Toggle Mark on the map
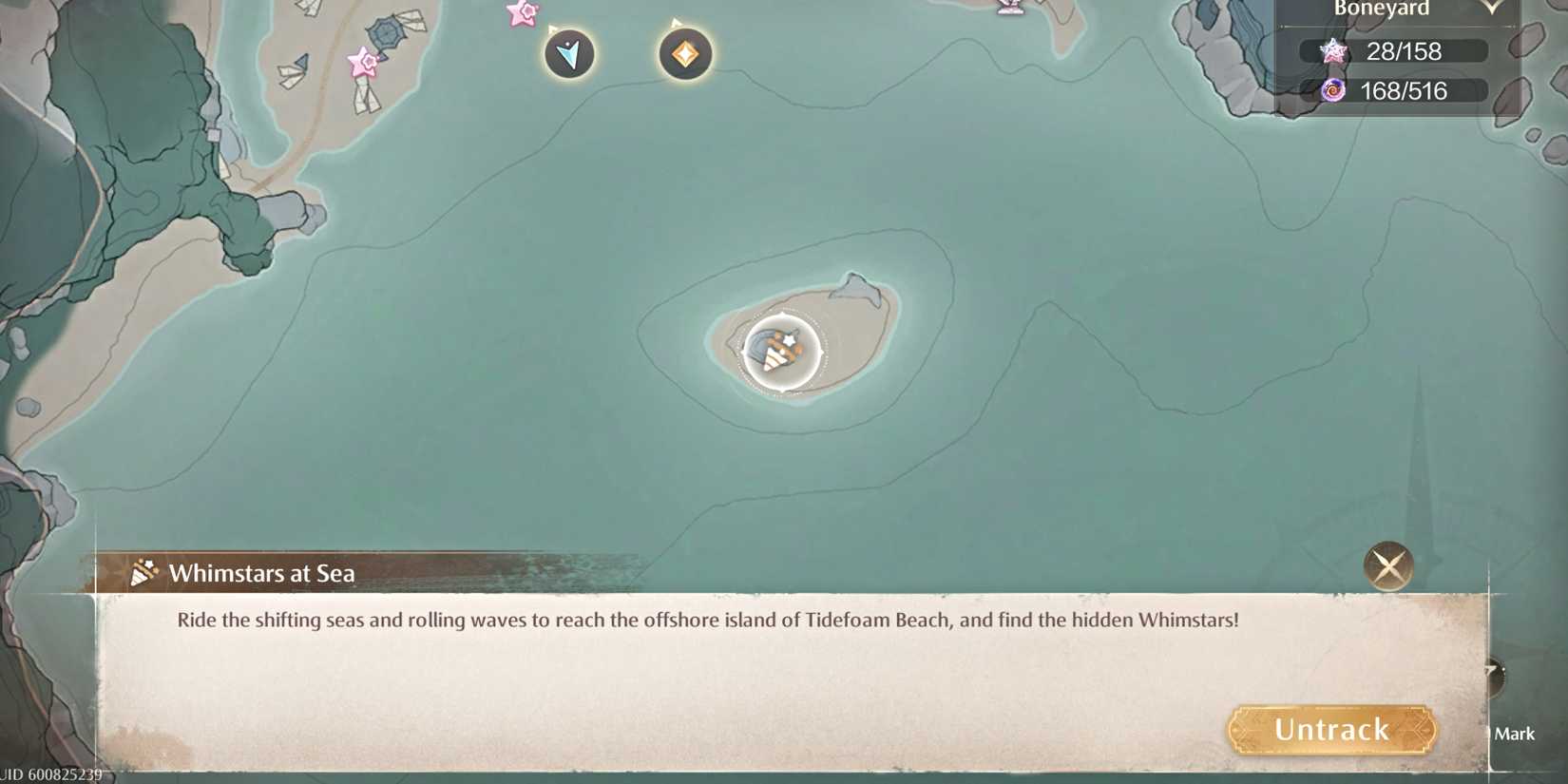Image resolution: width=1568 pixels, height=784 pixels. coord(1515,734)
